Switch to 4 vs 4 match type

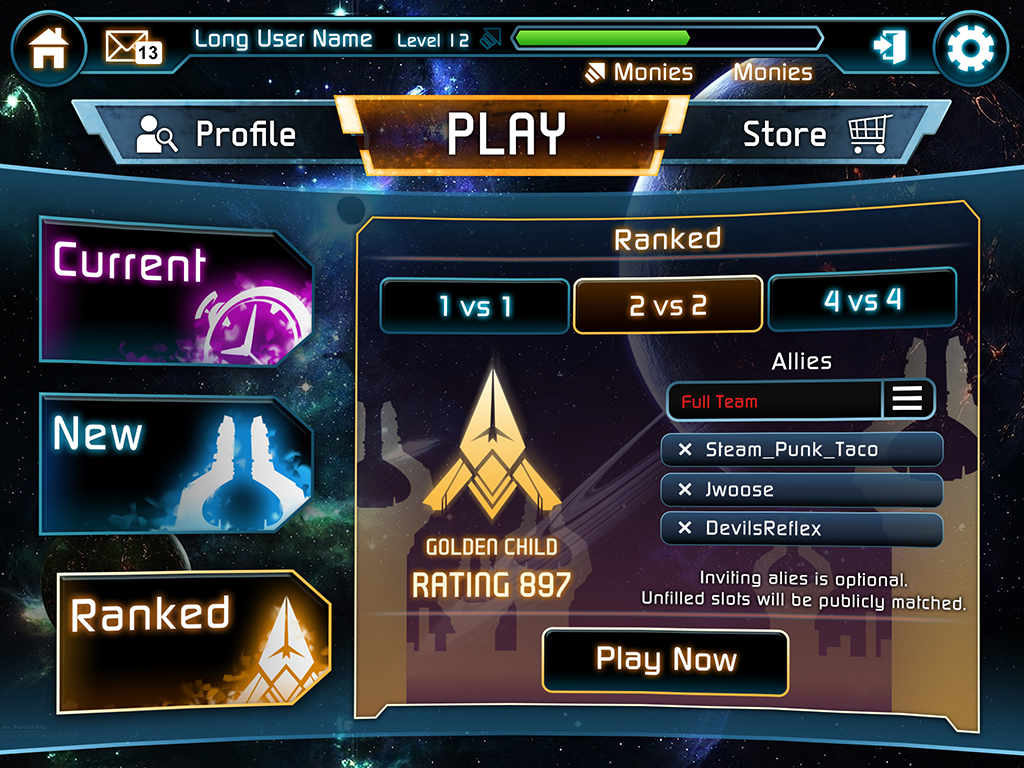[x=862, y=300]
